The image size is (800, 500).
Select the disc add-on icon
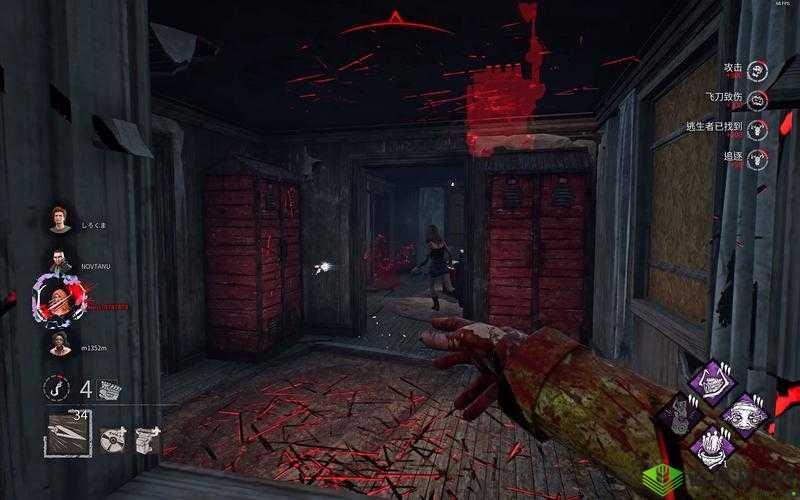[x=114, y=436]
